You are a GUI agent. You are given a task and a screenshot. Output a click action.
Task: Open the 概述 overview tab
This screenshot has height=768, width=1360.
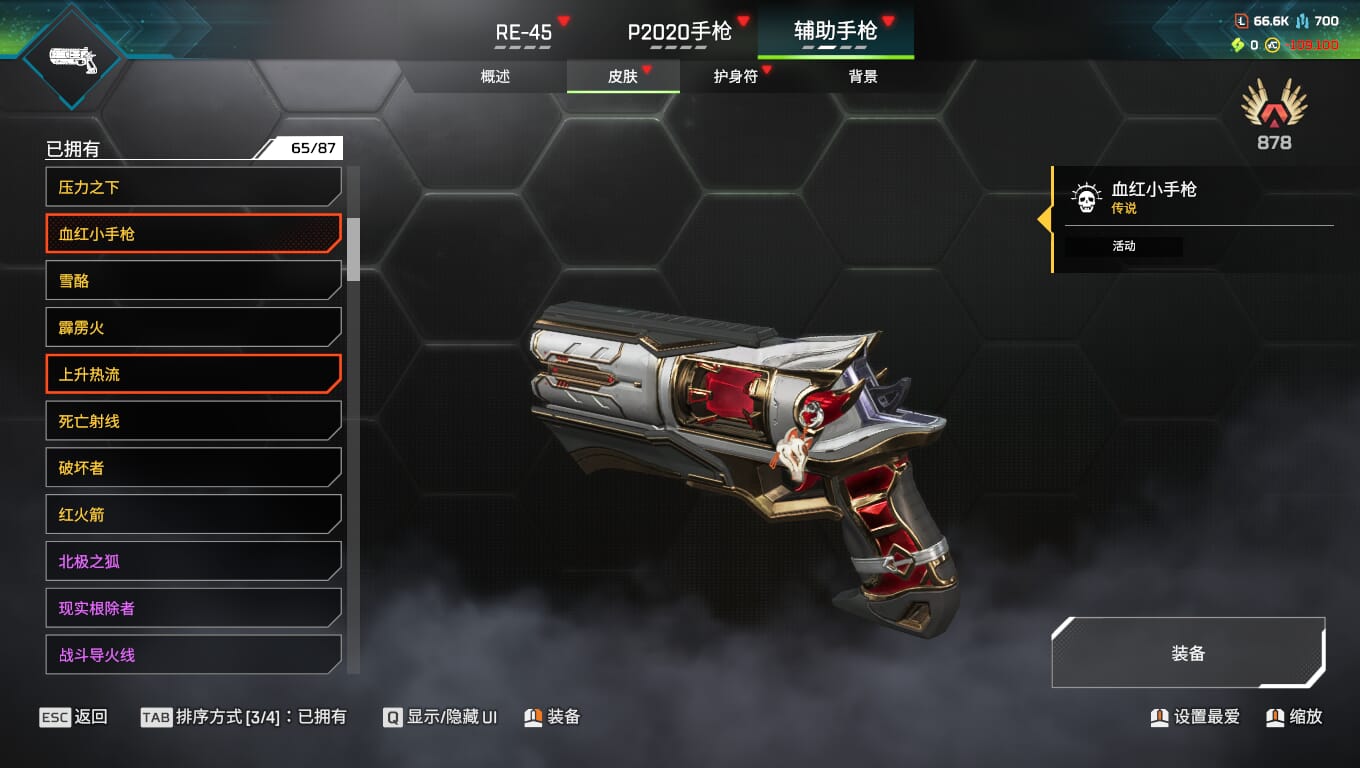click(x=495, y=76)
